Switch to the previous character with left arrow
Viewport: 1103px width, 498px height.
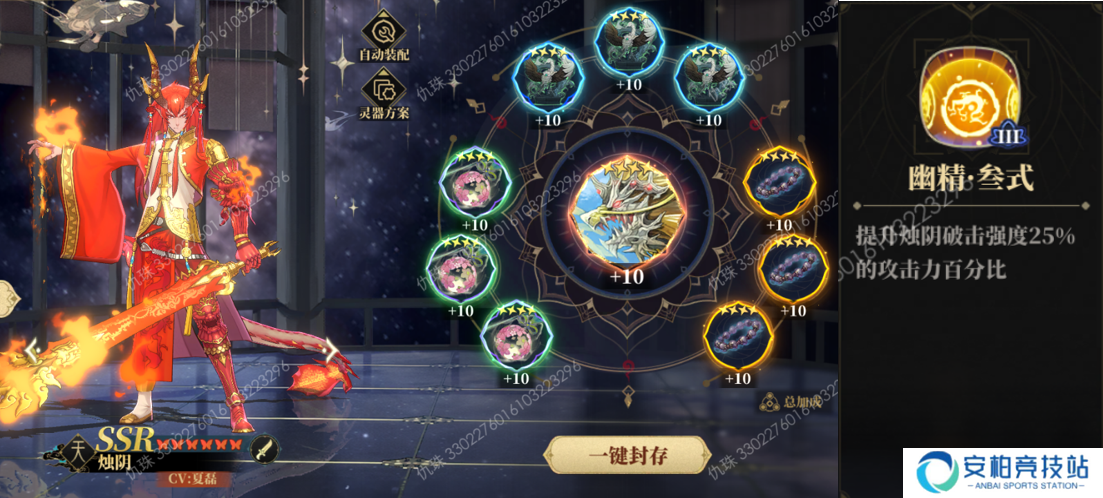click(x=30, y=353)
